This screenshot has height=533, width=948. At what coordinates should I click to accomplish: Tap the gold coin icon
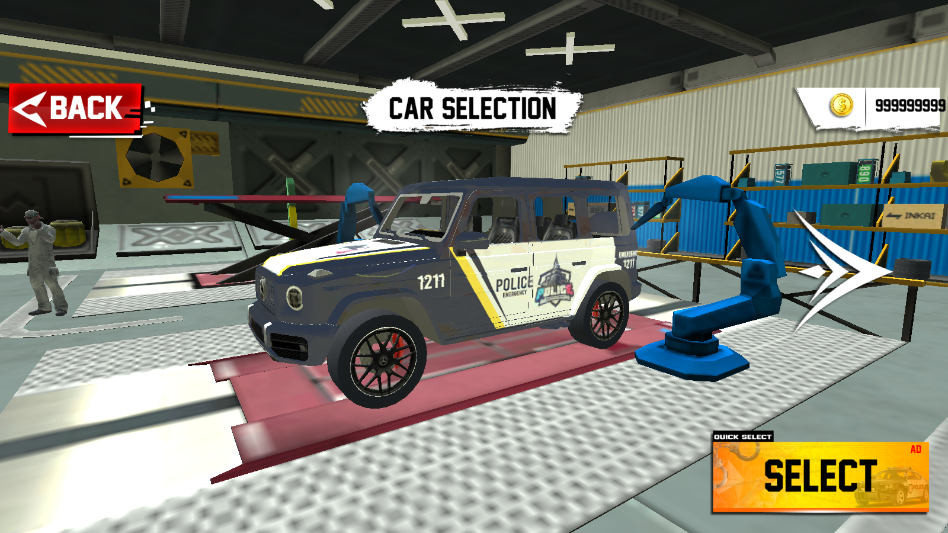[x=841, y=104]
